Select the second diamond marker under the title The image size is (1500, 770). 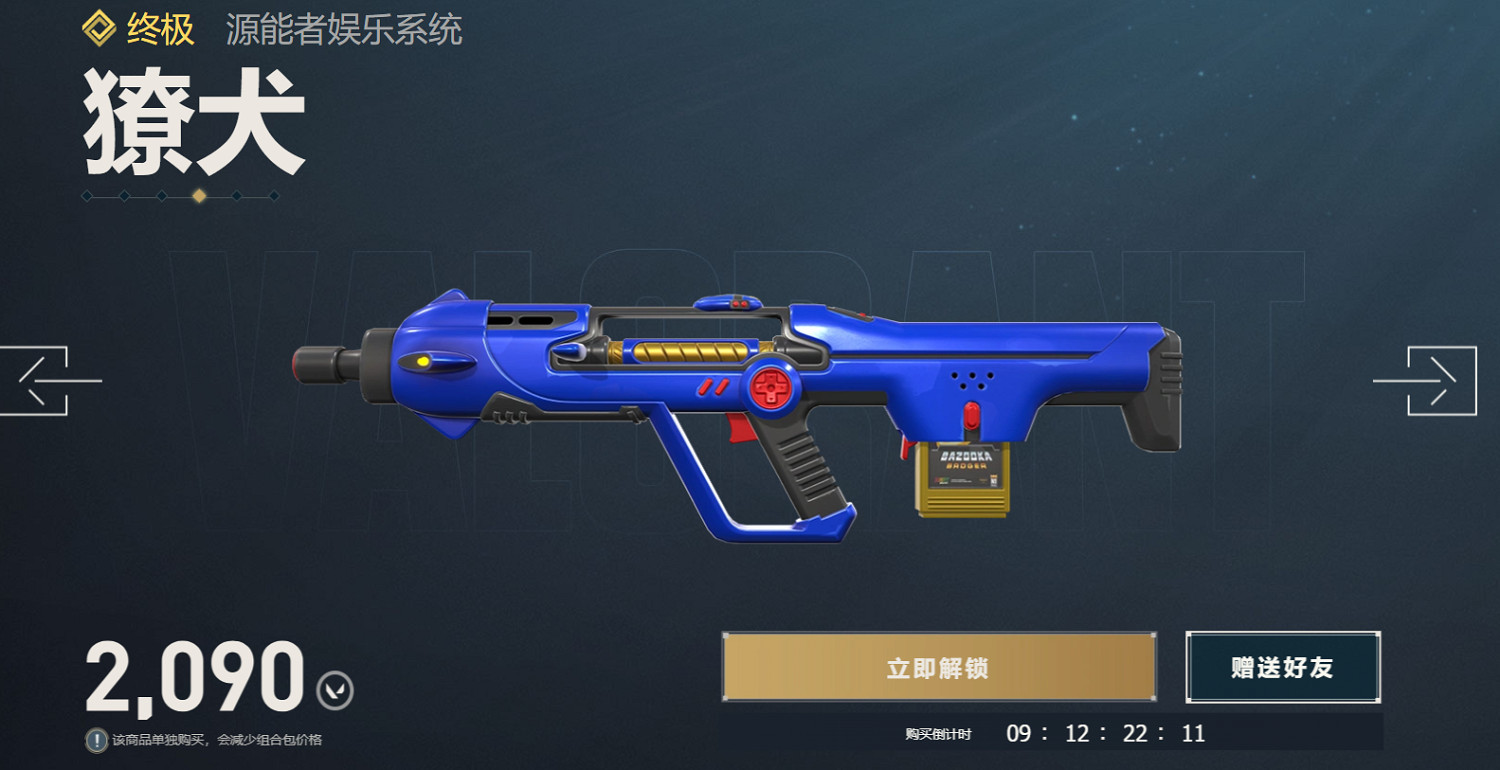(x=125, y=196)
